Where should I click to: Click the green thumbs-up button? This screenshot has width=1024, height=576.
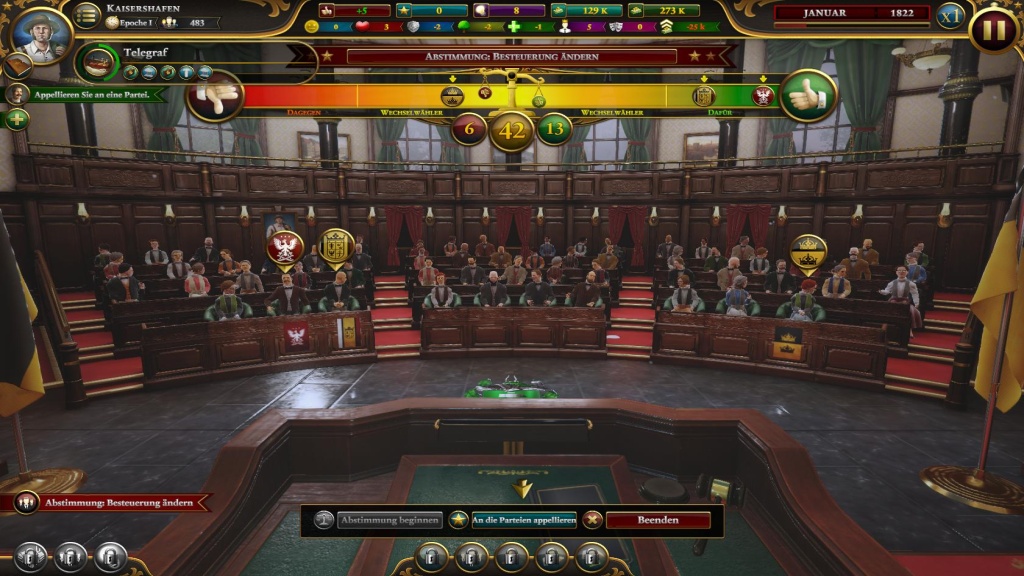pyautogui.click(x=808, y=96)
